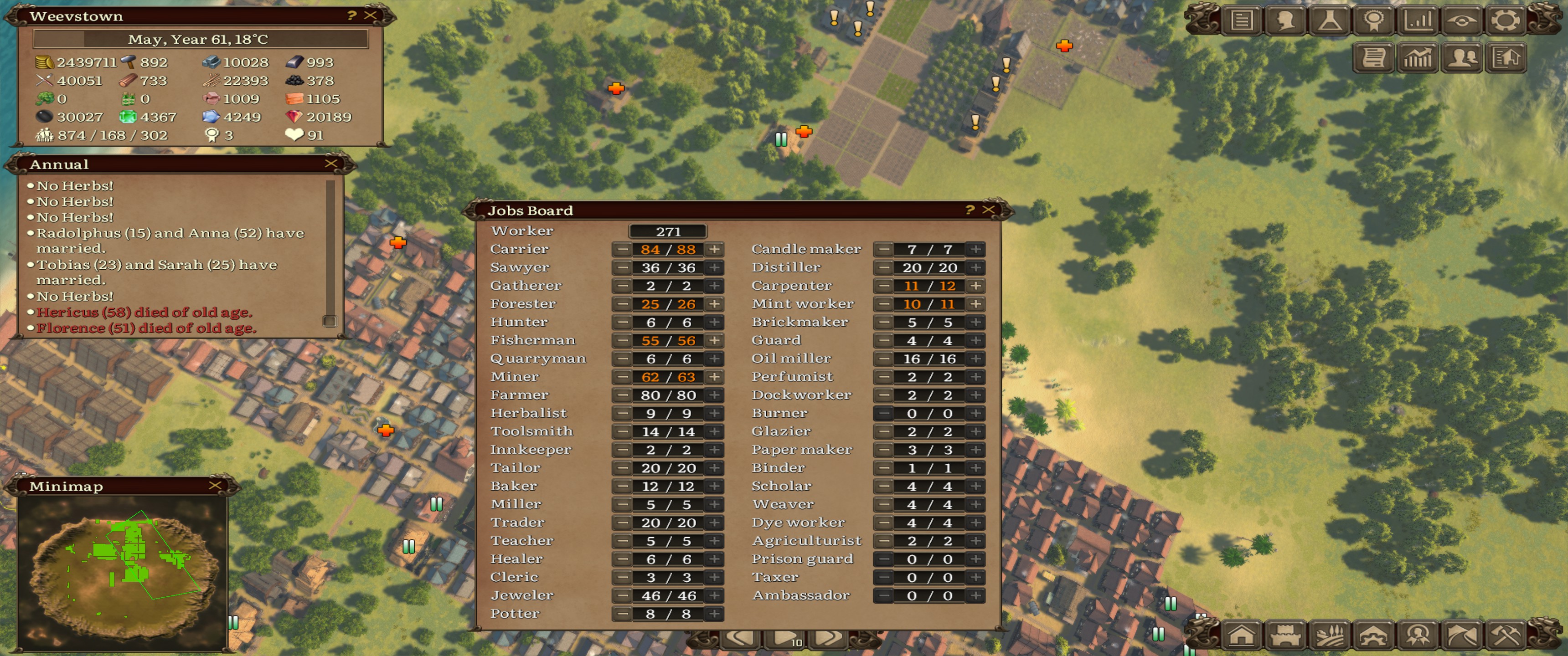Close the Weevstown resources panel
The width and height of the screenshot is (1568, 656).
coord(370,16)
